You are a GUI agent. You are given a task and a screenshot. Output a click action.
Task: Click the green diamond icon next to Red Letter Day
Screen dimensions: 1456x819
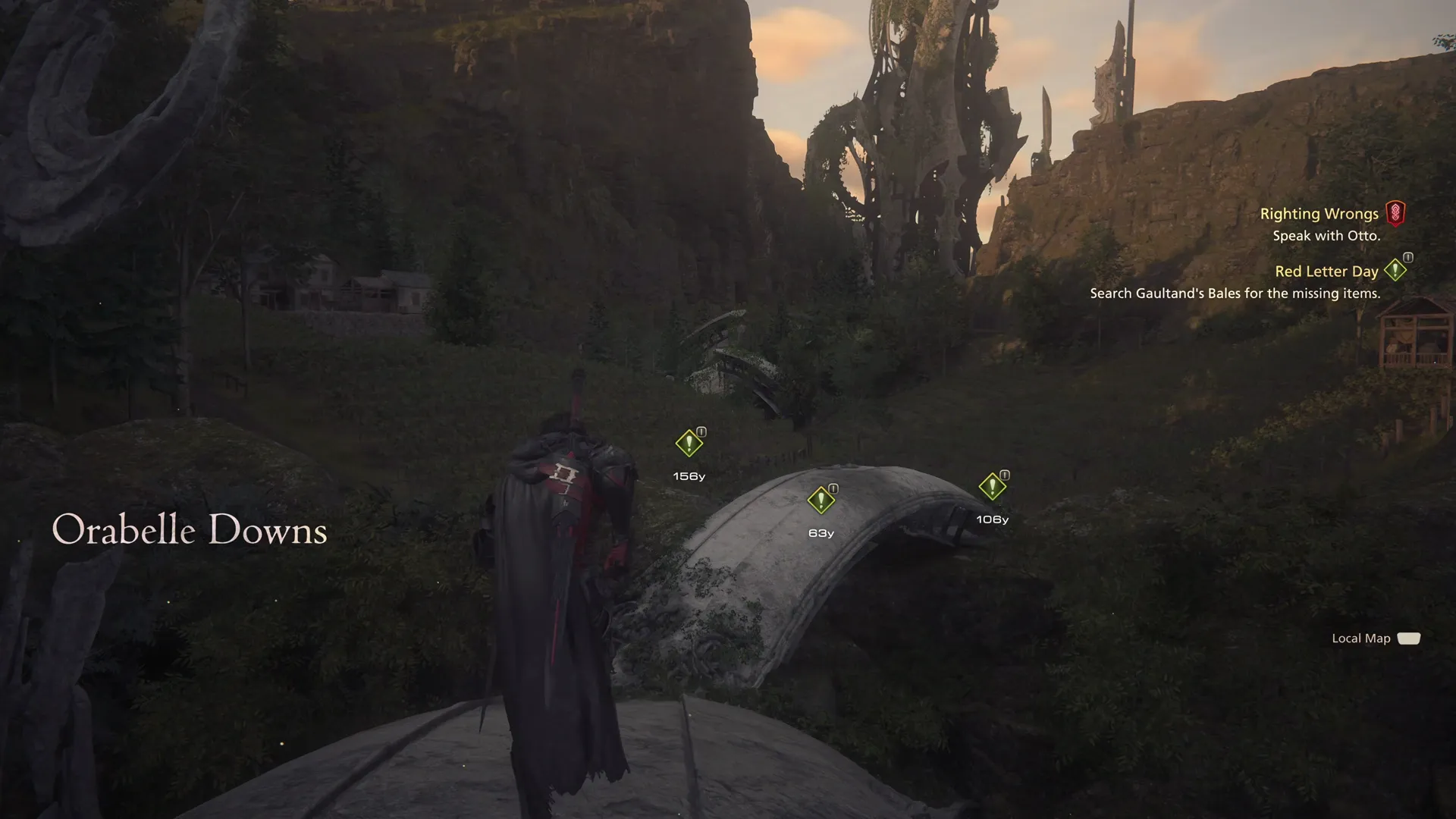tap(1396, 270)
